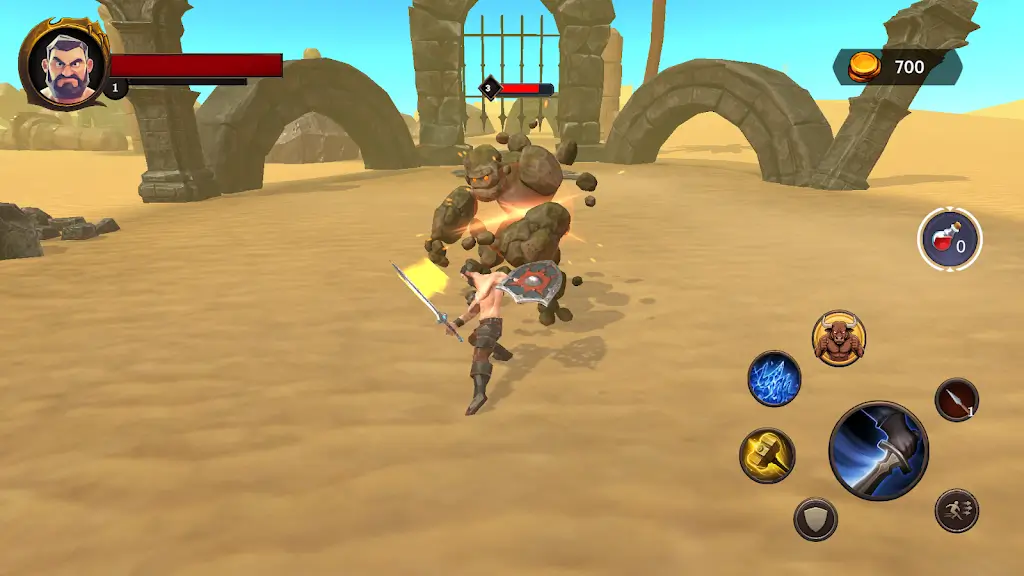Open the bearded hero portrait
1024x576 pixels.
coord(66,63)
